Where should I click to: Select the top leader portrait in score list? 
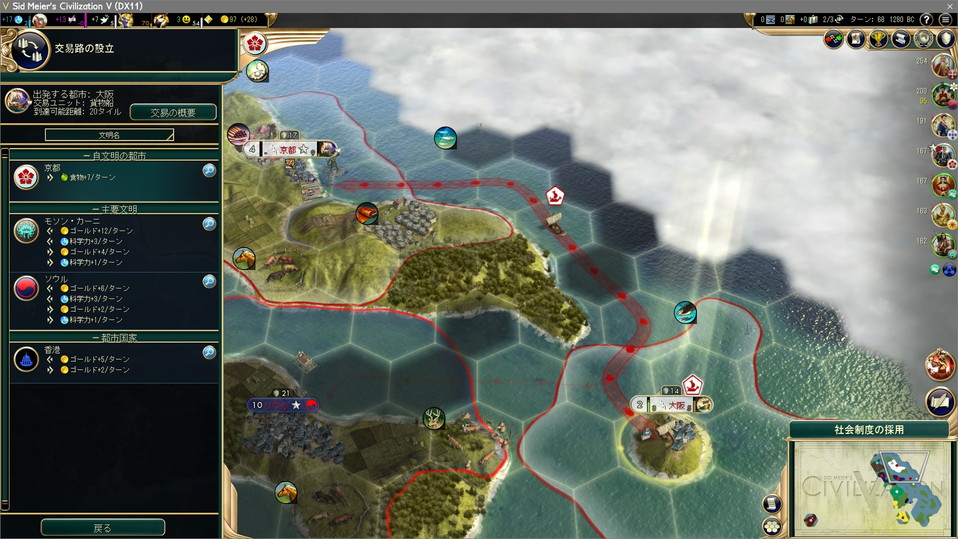click(942, 66)
